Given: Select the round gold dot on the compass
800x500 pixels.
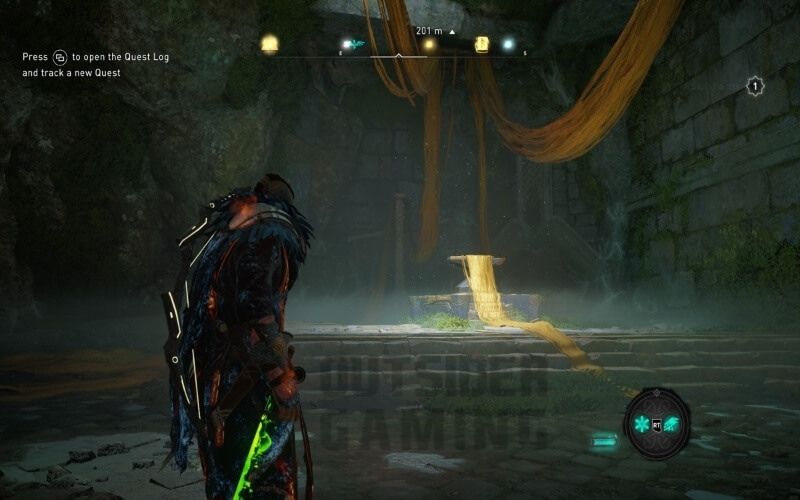Looking at the screenshot, I should pos(429,44).
